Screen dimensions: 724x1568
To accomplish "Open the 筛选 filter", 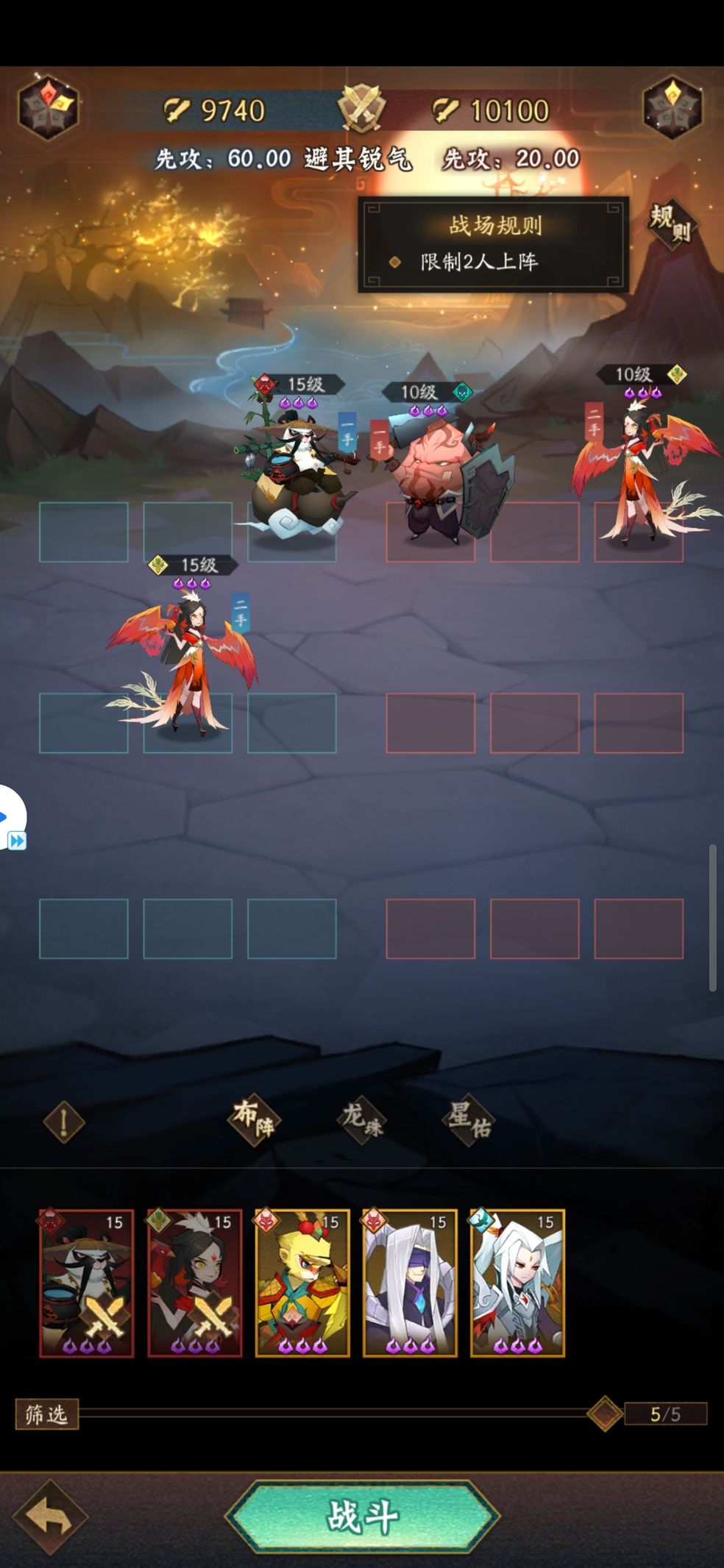I will point(46,1414).
